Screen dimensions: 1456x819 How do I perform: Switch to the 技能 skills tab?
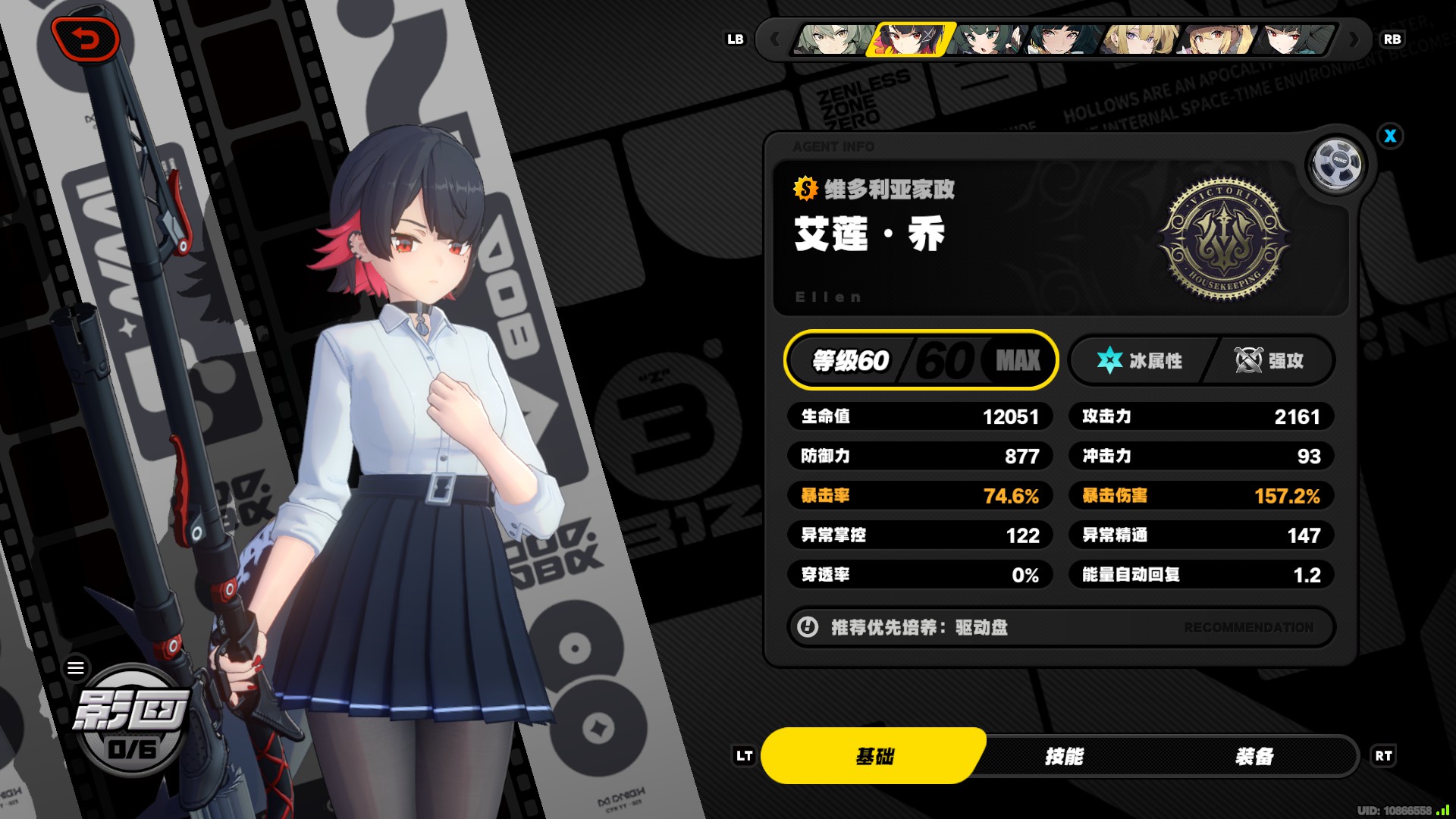[1064, 756]
